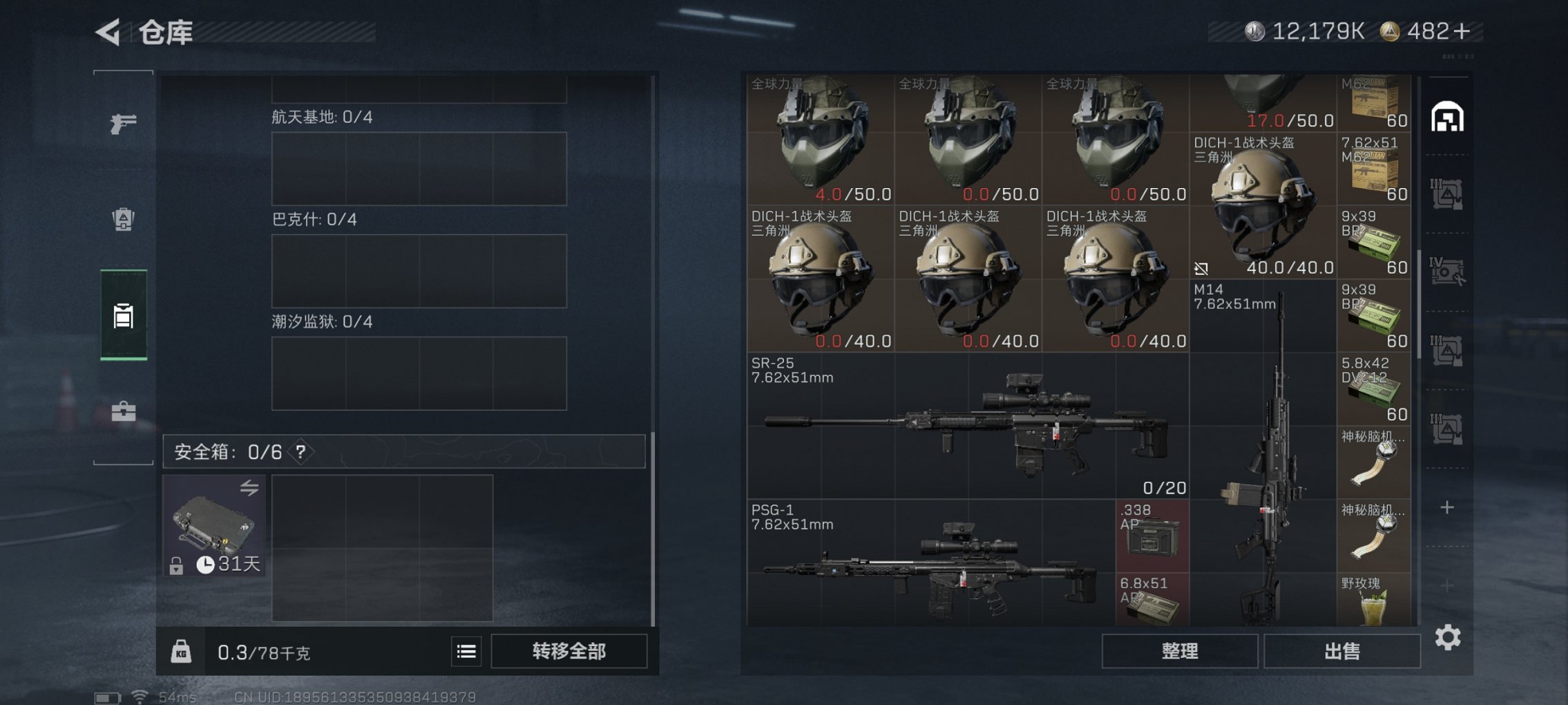Screen dimensions: 1568x705
Task: Open the gear settings icon
Action: click(x=1447, y=637)
